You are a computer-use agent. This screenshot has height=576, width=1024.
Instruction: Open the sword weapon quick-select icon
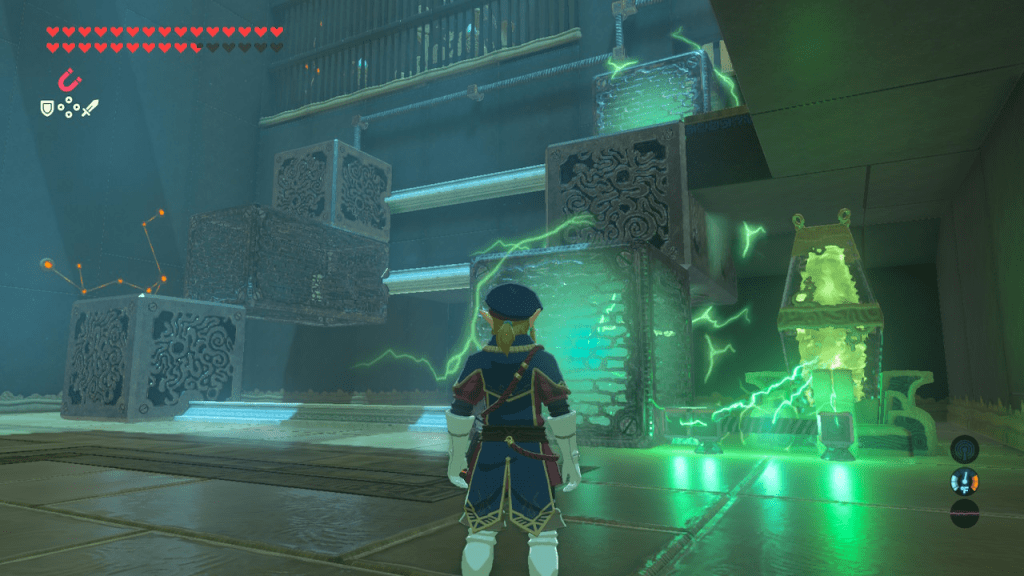(x=91, y=107)
